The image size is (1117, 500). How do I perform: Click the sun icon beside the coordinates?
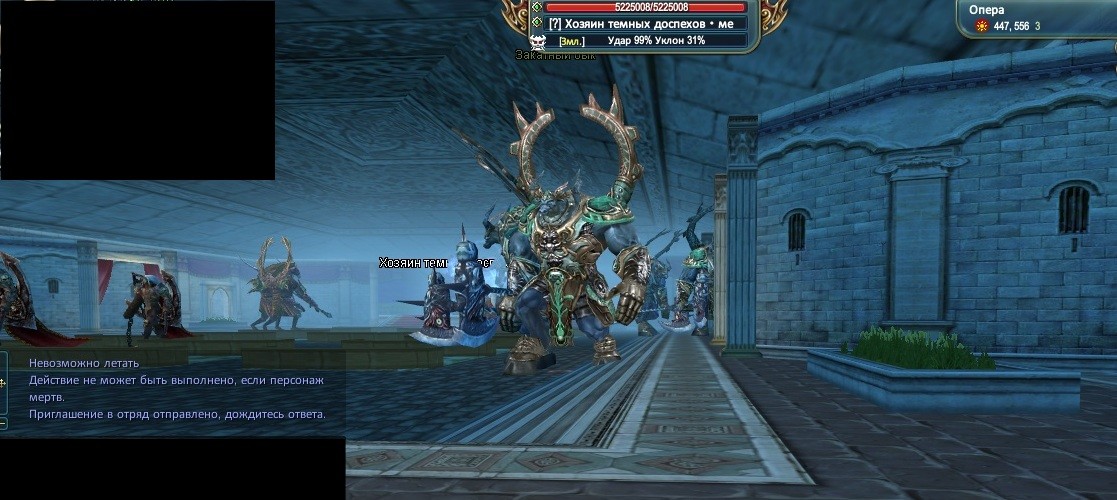point(980,26)
